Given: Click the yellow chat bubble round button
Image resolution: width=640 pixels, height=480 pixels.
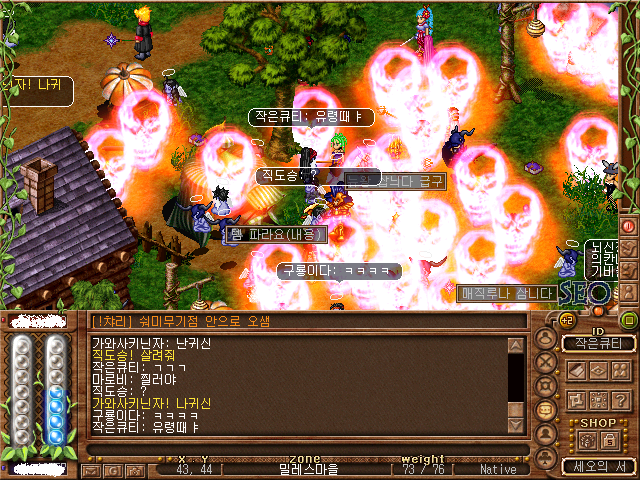Looking at the screenshot, I should pyautogui.click(x=546, y=410).
